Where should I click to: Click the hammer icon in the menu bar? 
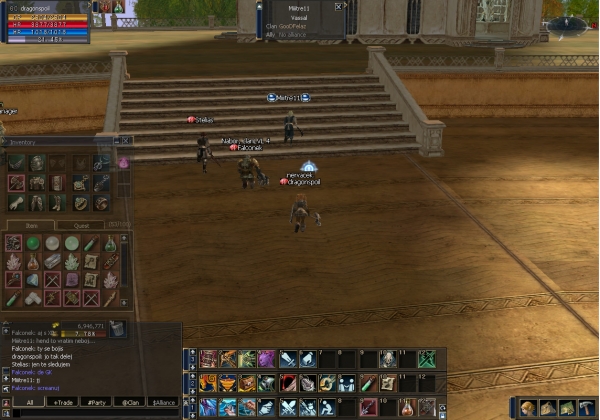tap(585, 407)
